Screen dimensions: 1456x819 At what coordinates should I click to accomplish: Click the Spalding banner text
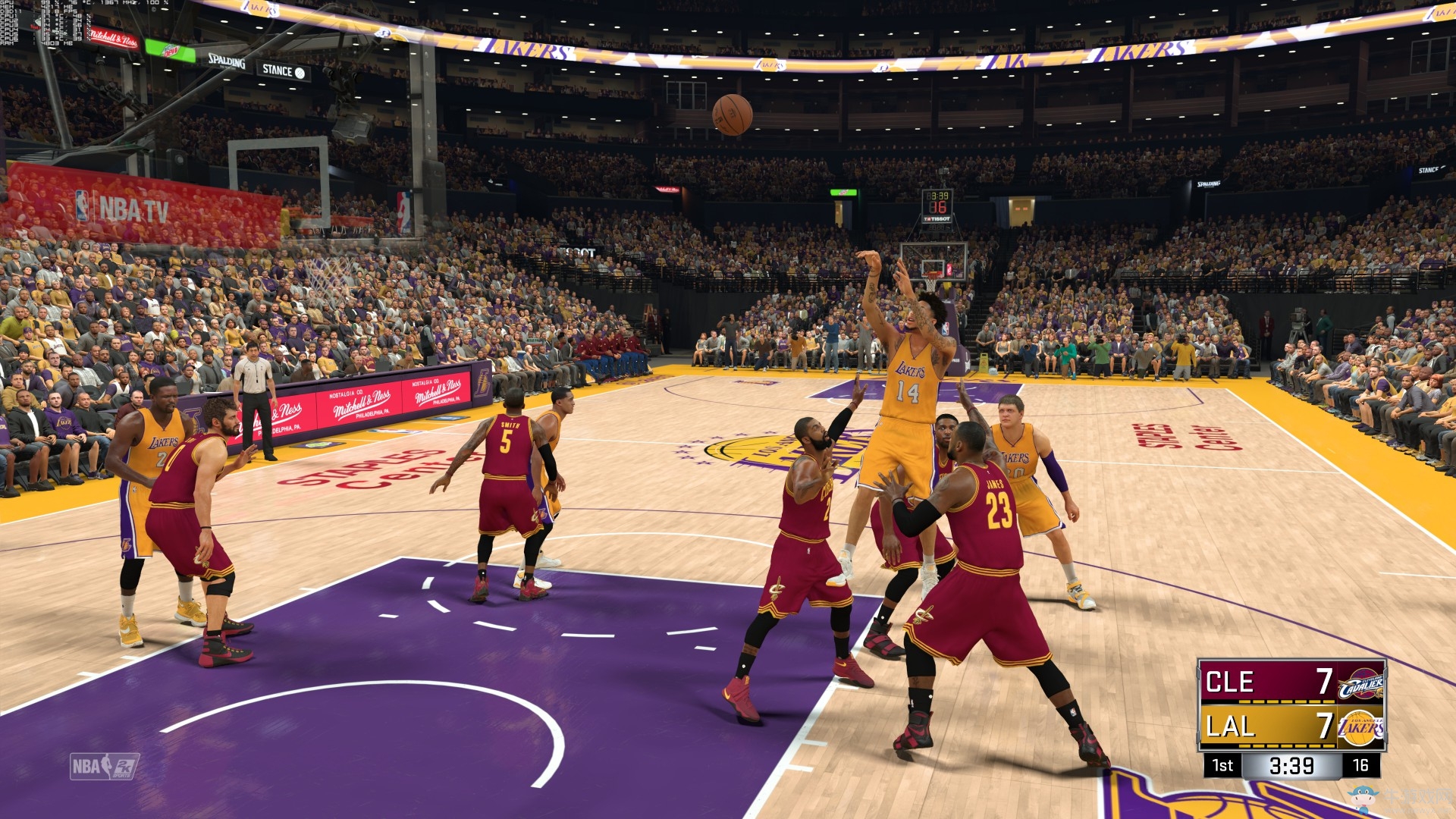(226, 62)
